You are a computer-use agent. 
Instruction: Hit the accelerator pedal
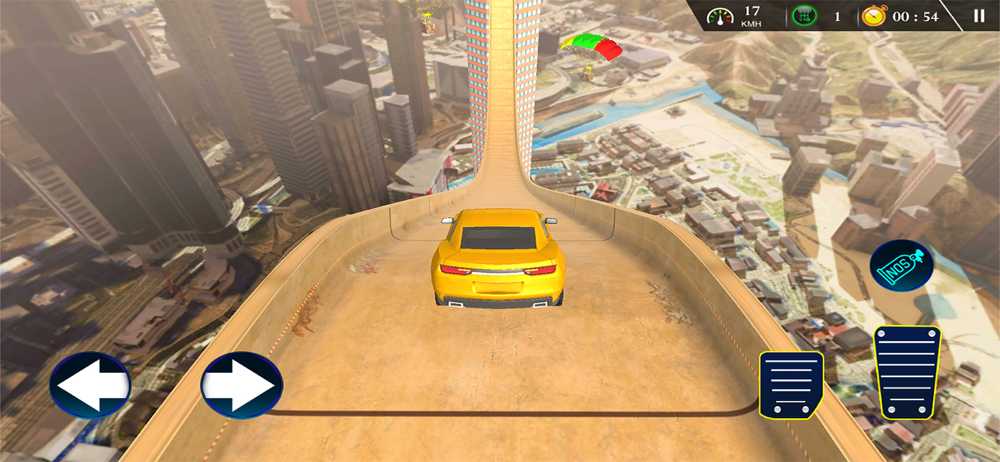(x=908, y=372)
